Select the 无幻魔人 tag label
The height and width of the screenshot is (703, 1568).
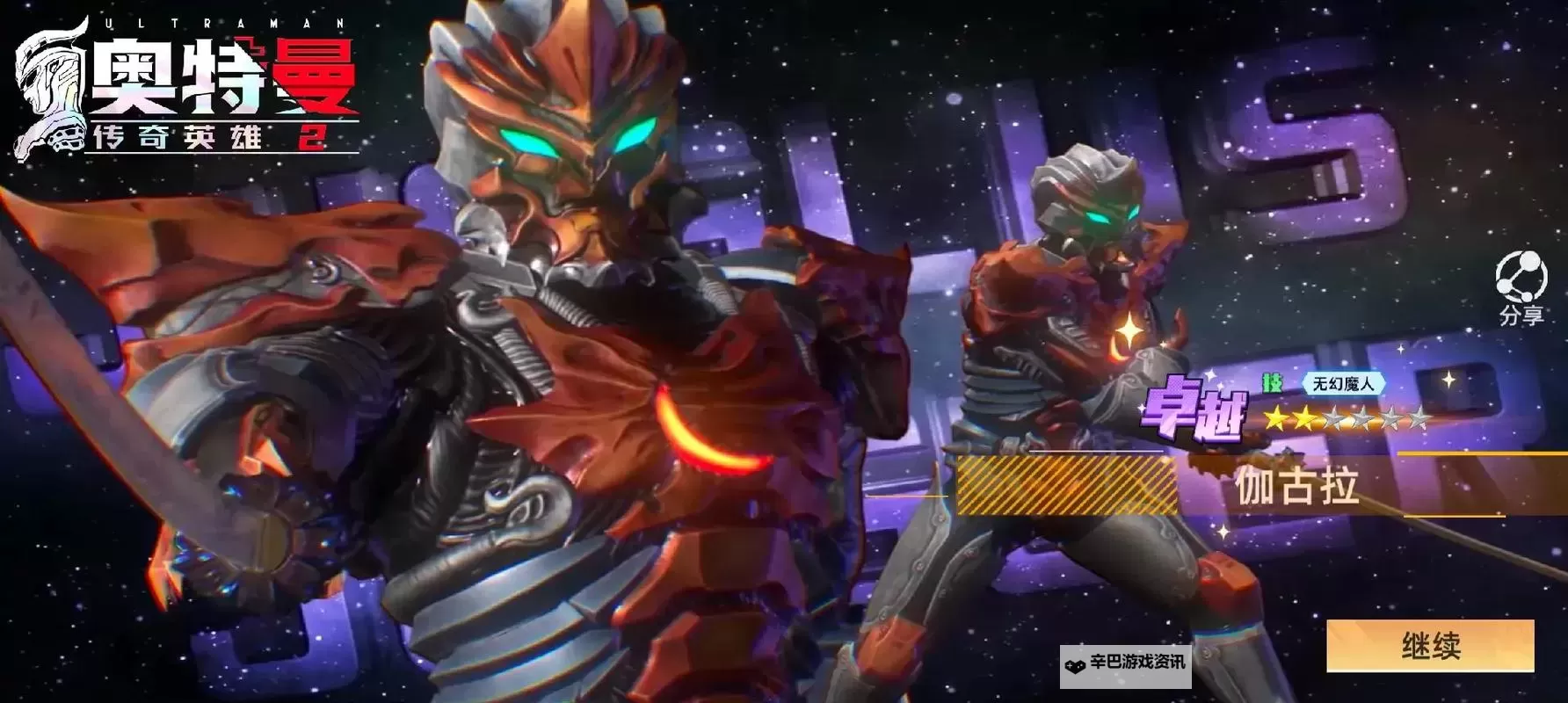[1342, 383]
